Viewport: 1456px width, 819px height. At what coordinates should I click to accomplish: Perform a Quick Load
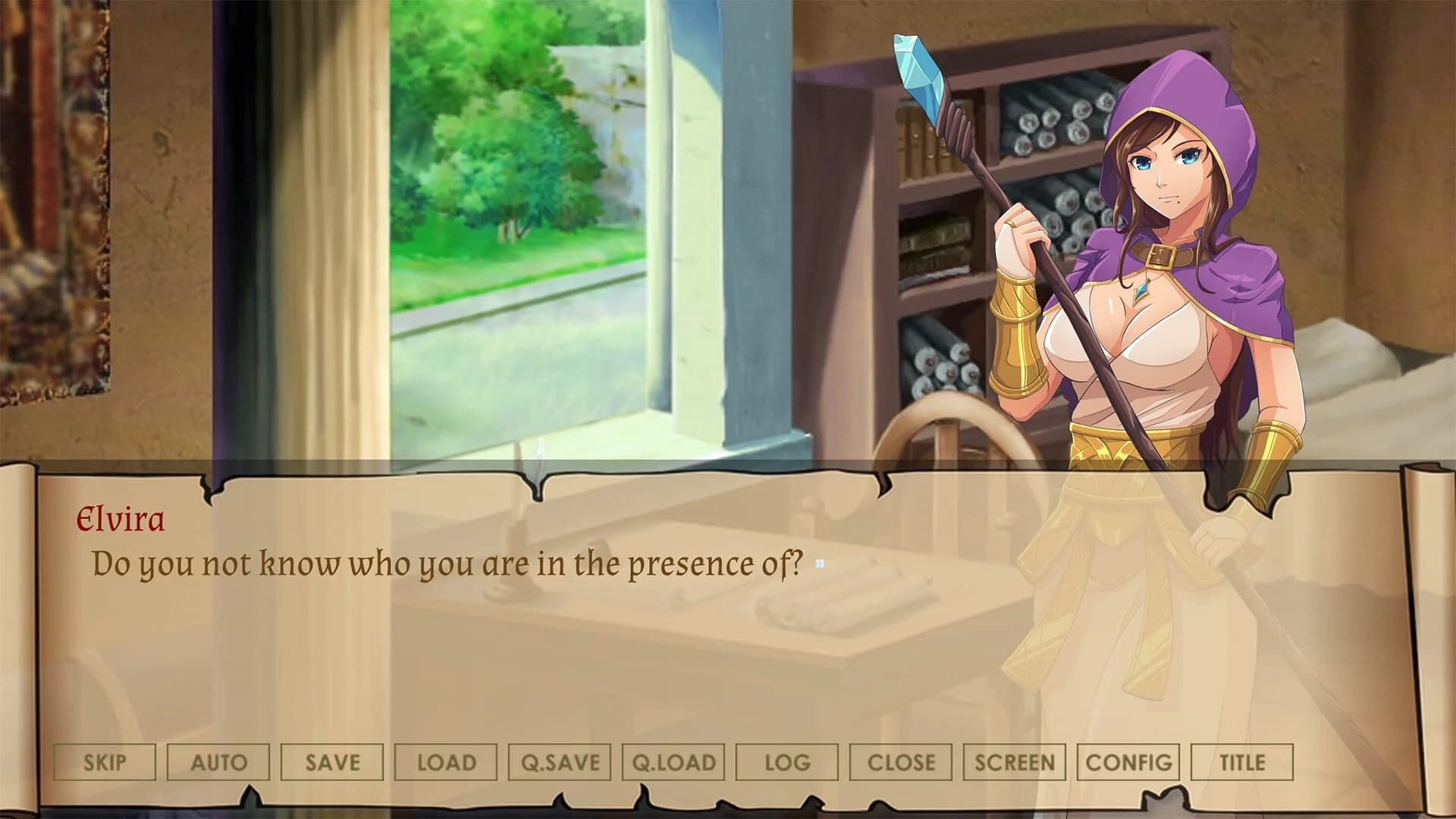pos(673,762)
